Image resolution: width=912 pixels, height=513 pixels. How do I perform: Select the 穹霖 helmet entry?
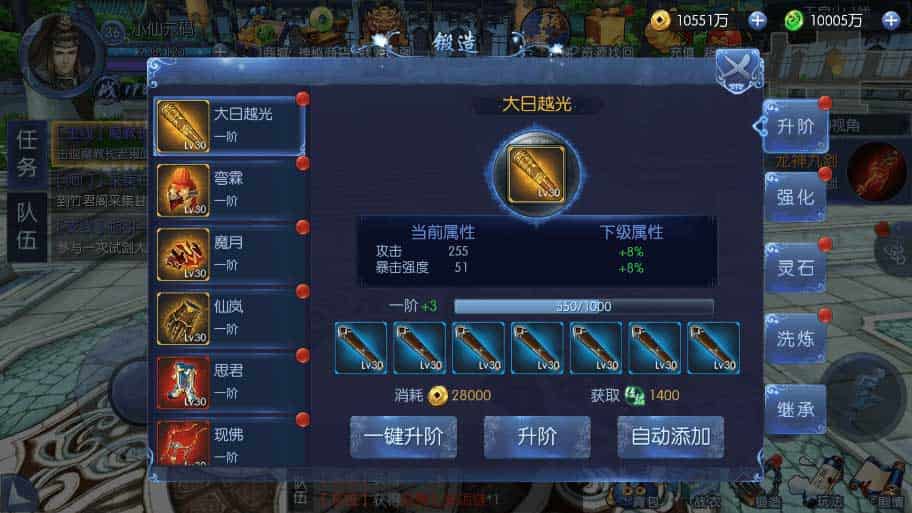tap(228, 187)
